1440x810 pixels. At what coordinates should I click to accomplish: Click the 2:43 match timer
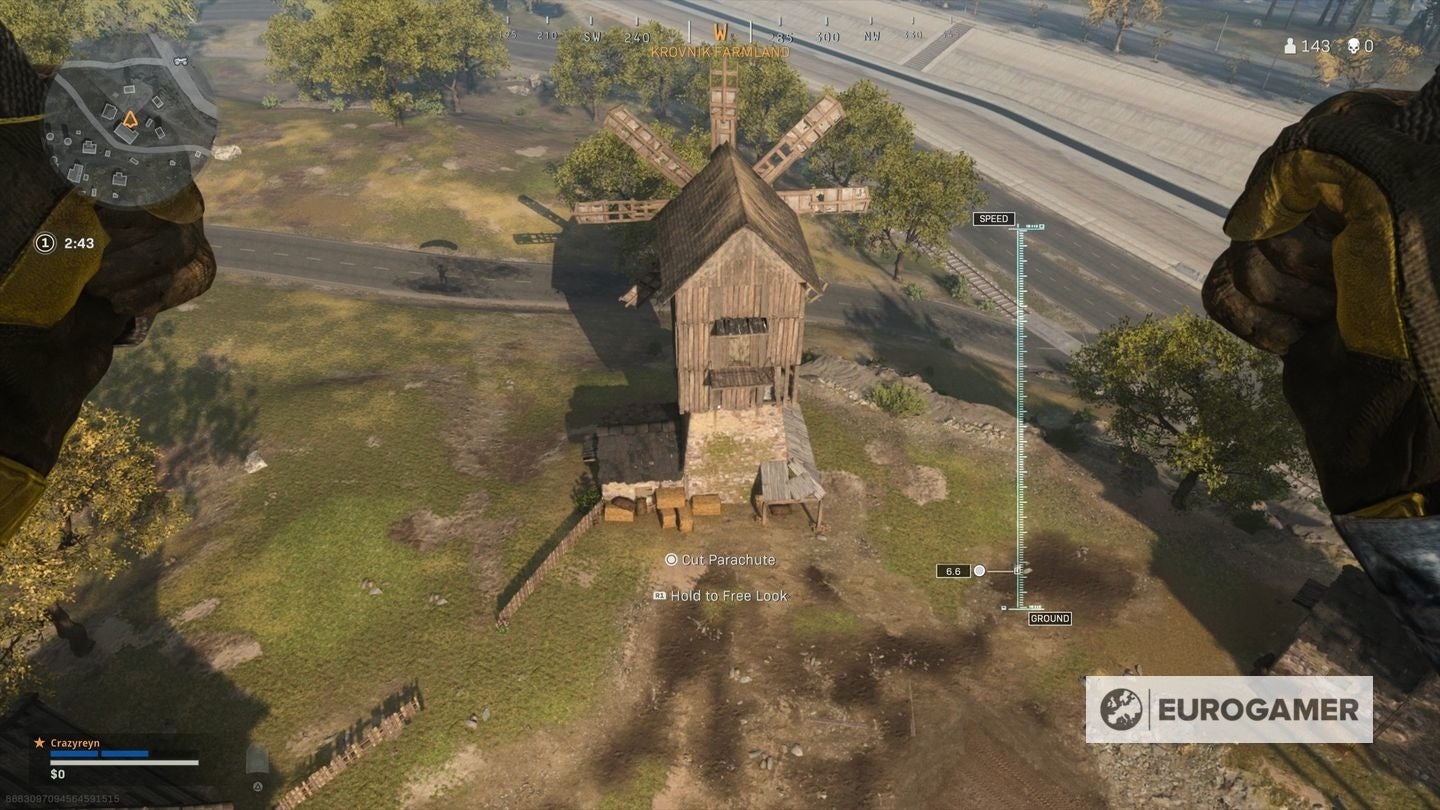[x=78, y=241]
